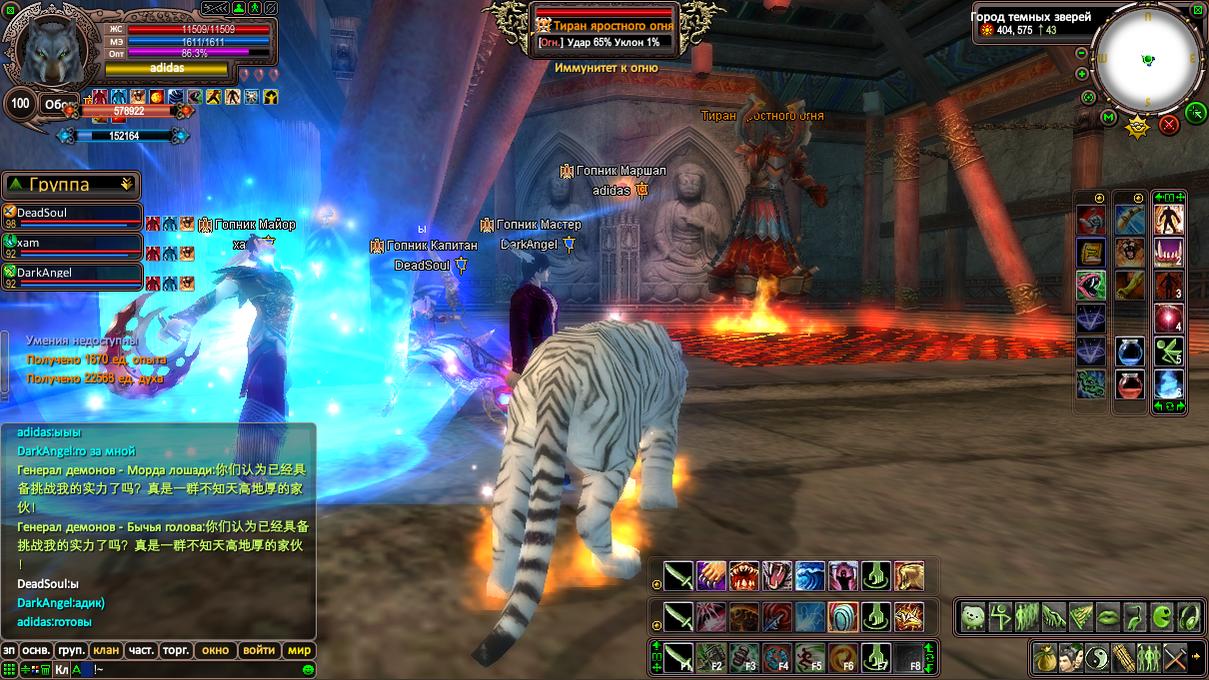
Task: Click the green M map button
Action: [x=1108, y=118]
